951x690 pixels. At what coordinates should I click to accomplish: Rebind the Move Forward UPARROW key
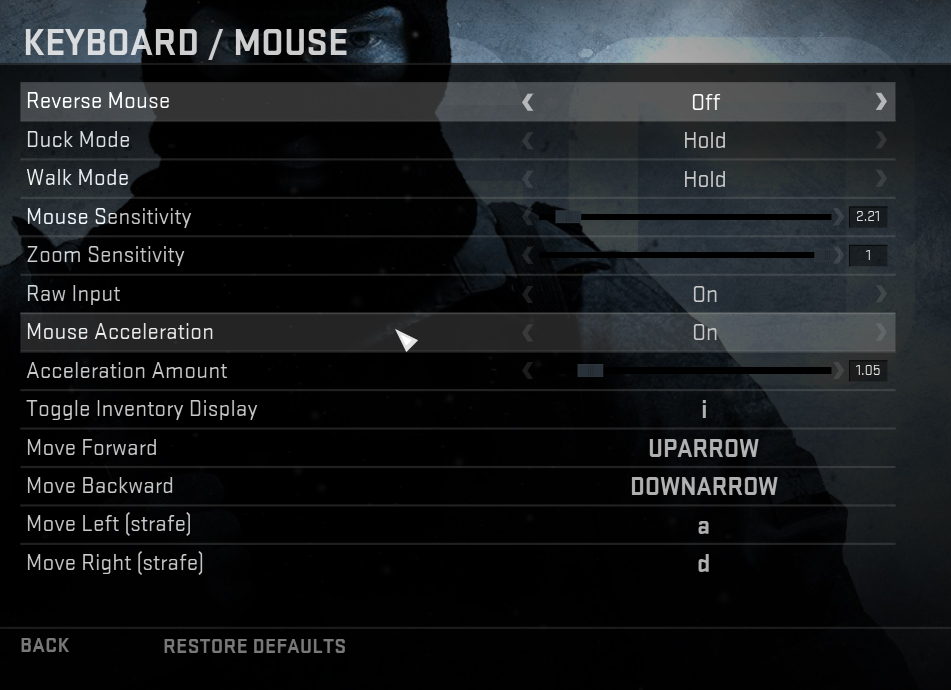(x=704, y=448)
